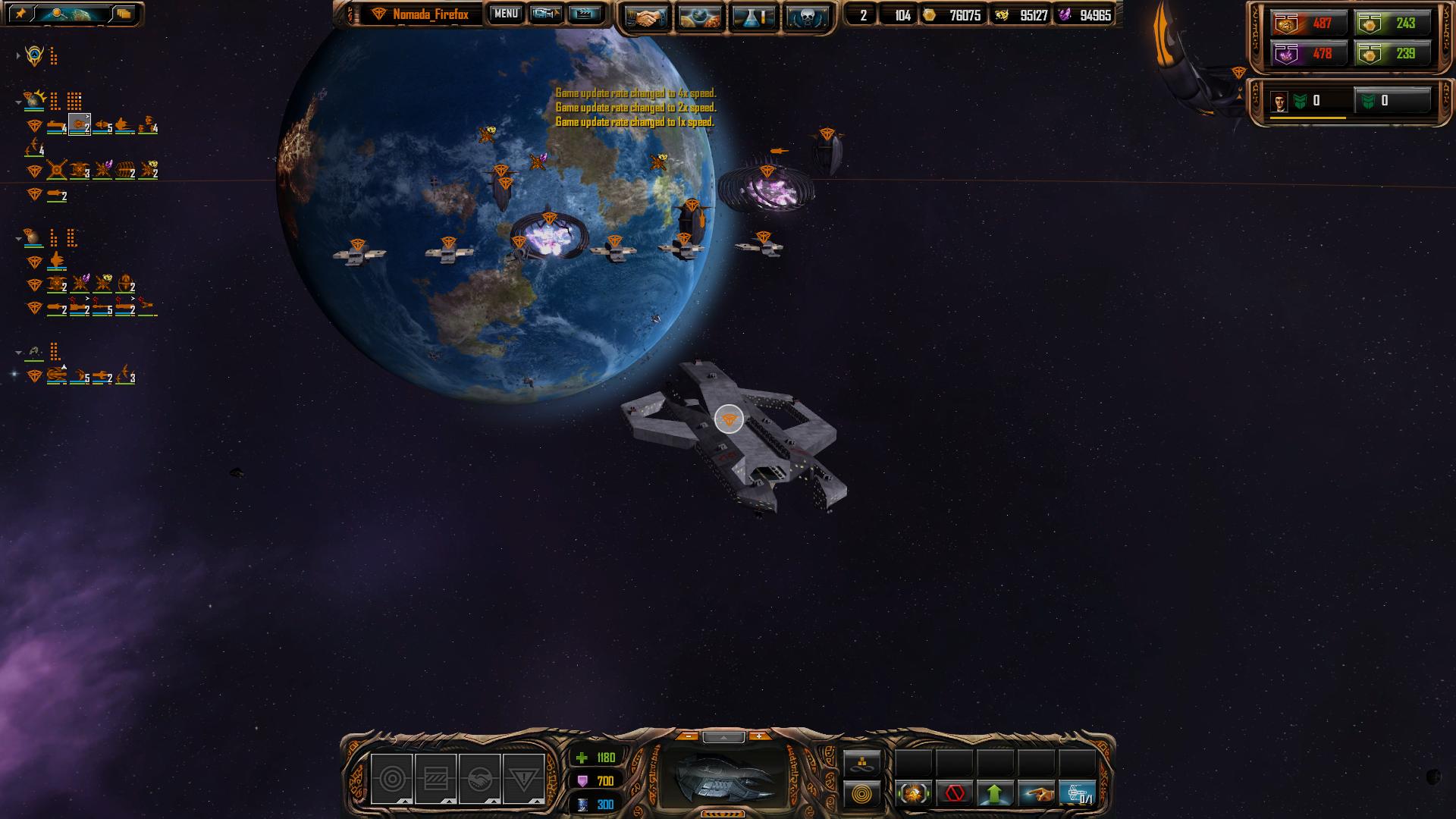Screen dimensions: 1456x819
Task: Activate the red stop command
Action: tap(955, 793)
